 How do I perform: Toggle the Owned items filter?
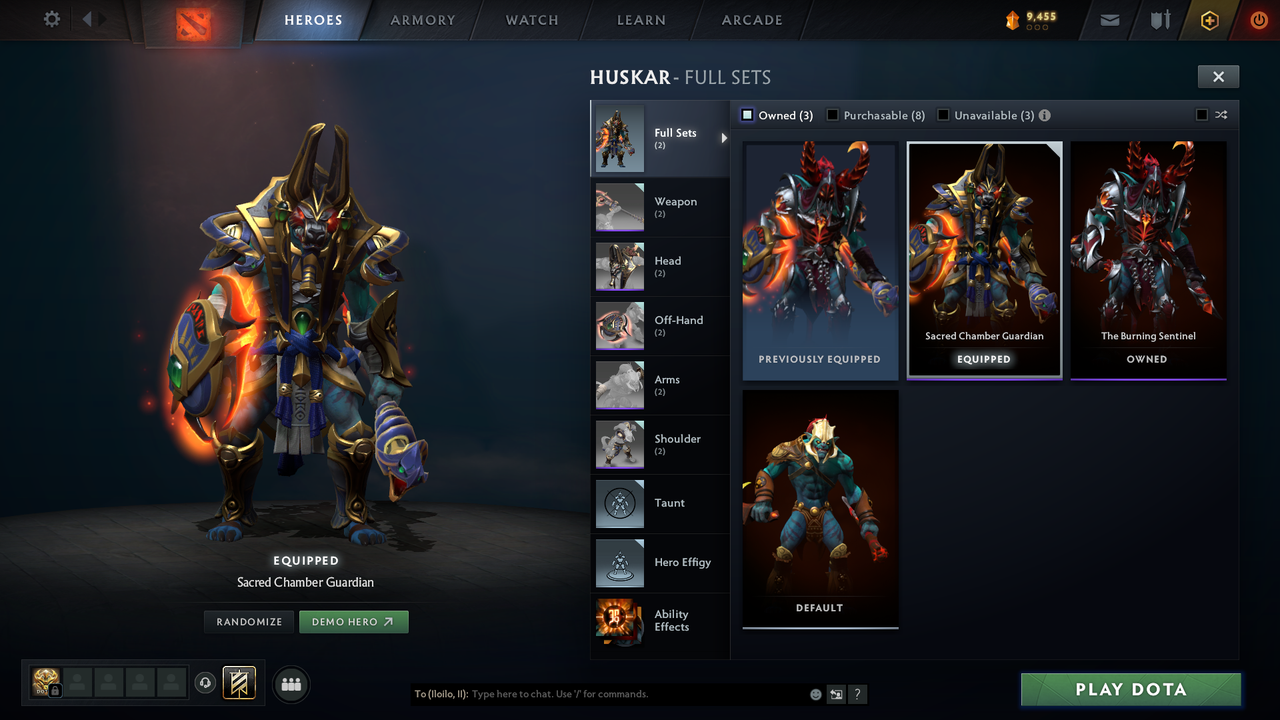747,115
